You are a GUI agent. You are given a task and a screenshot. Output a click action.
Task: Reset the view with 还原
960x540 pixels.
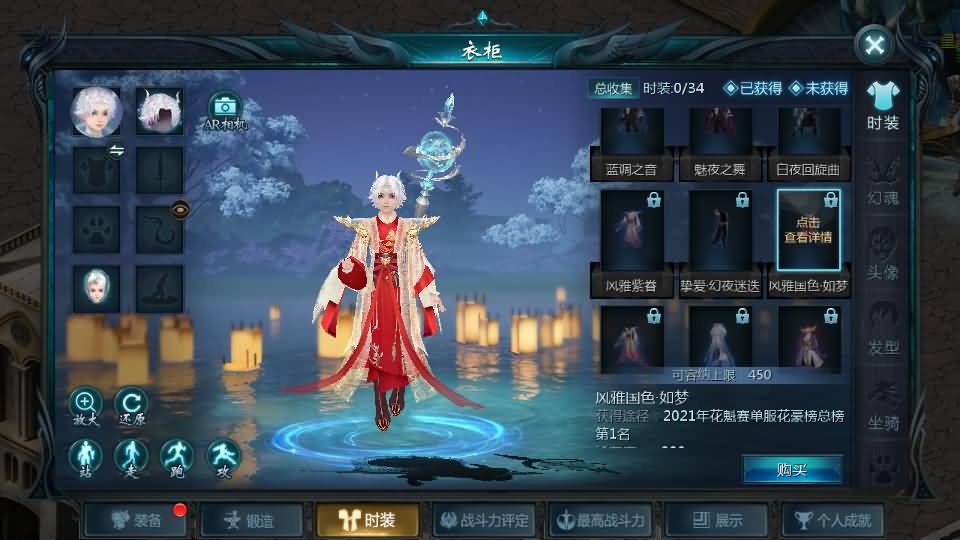(131, 405)
